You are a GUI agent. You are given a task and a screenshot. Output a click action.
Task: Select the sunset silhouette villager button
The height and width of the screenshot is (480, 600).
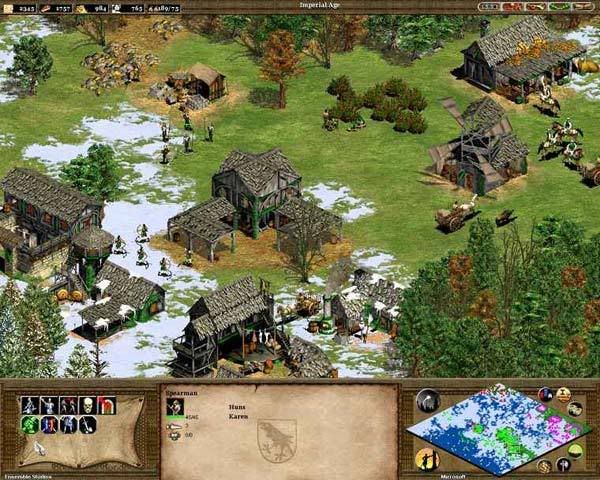pyautogui.click(x=426, y=459)
